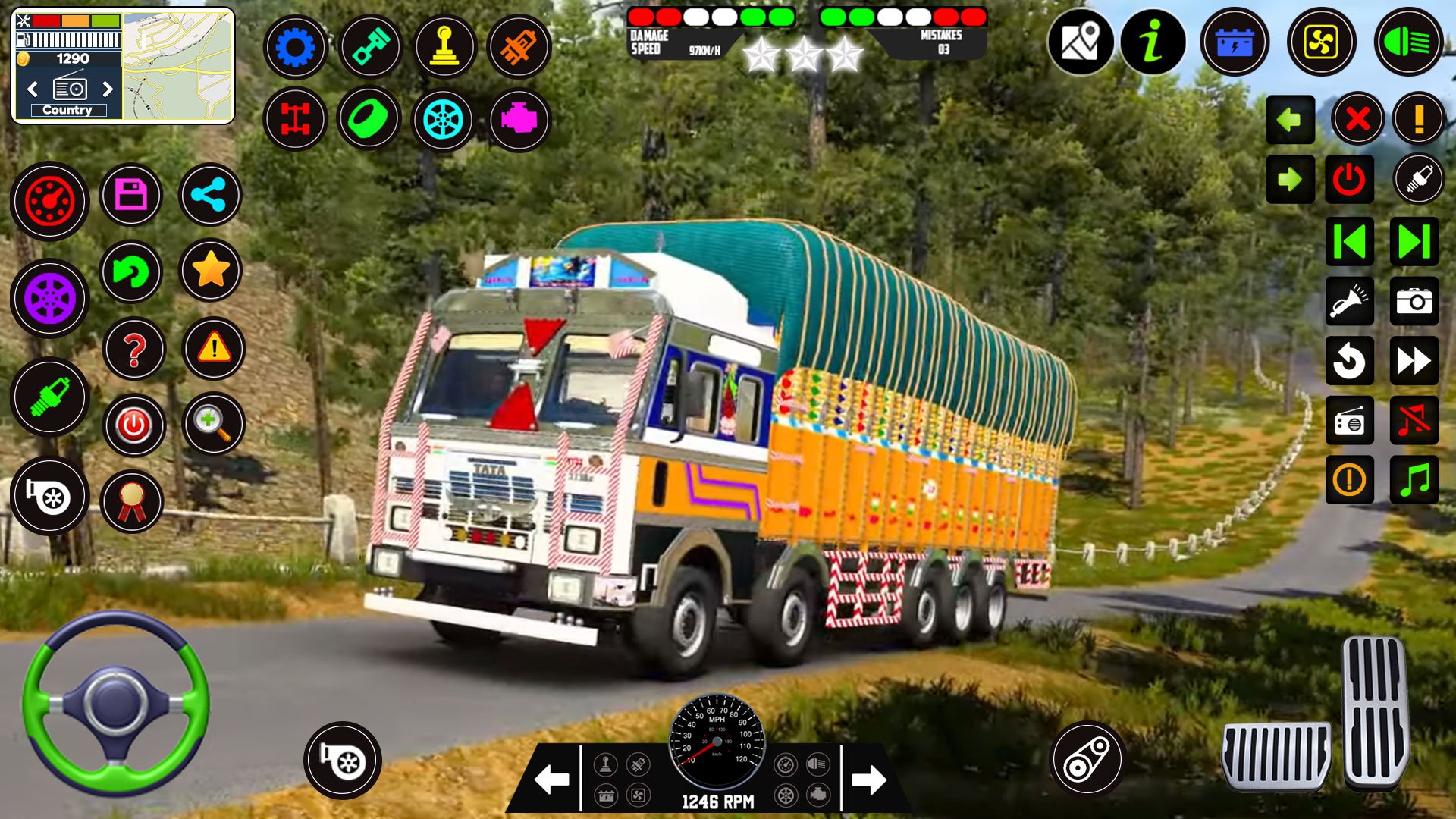Skip to the next track

click(x=1414, y=242)
